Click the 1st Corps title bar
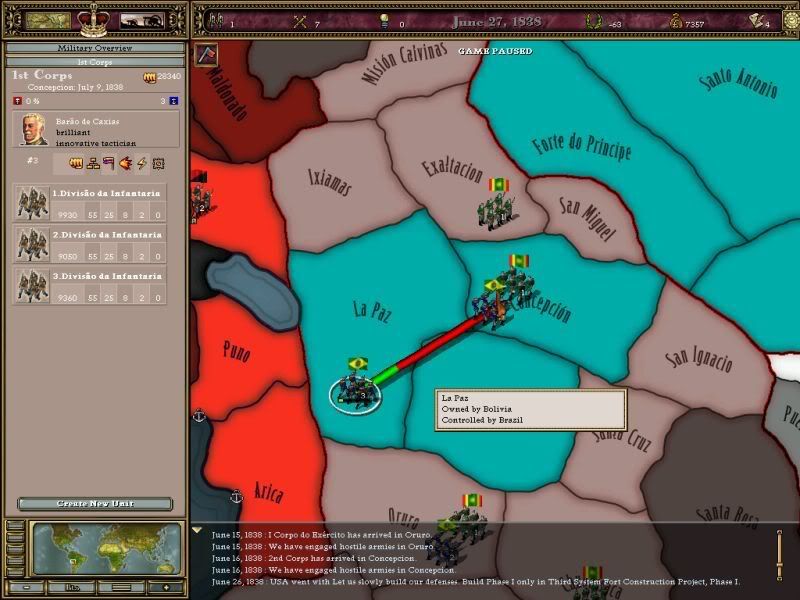This screenshot has height=600, width=800. [x=94, y=62]
